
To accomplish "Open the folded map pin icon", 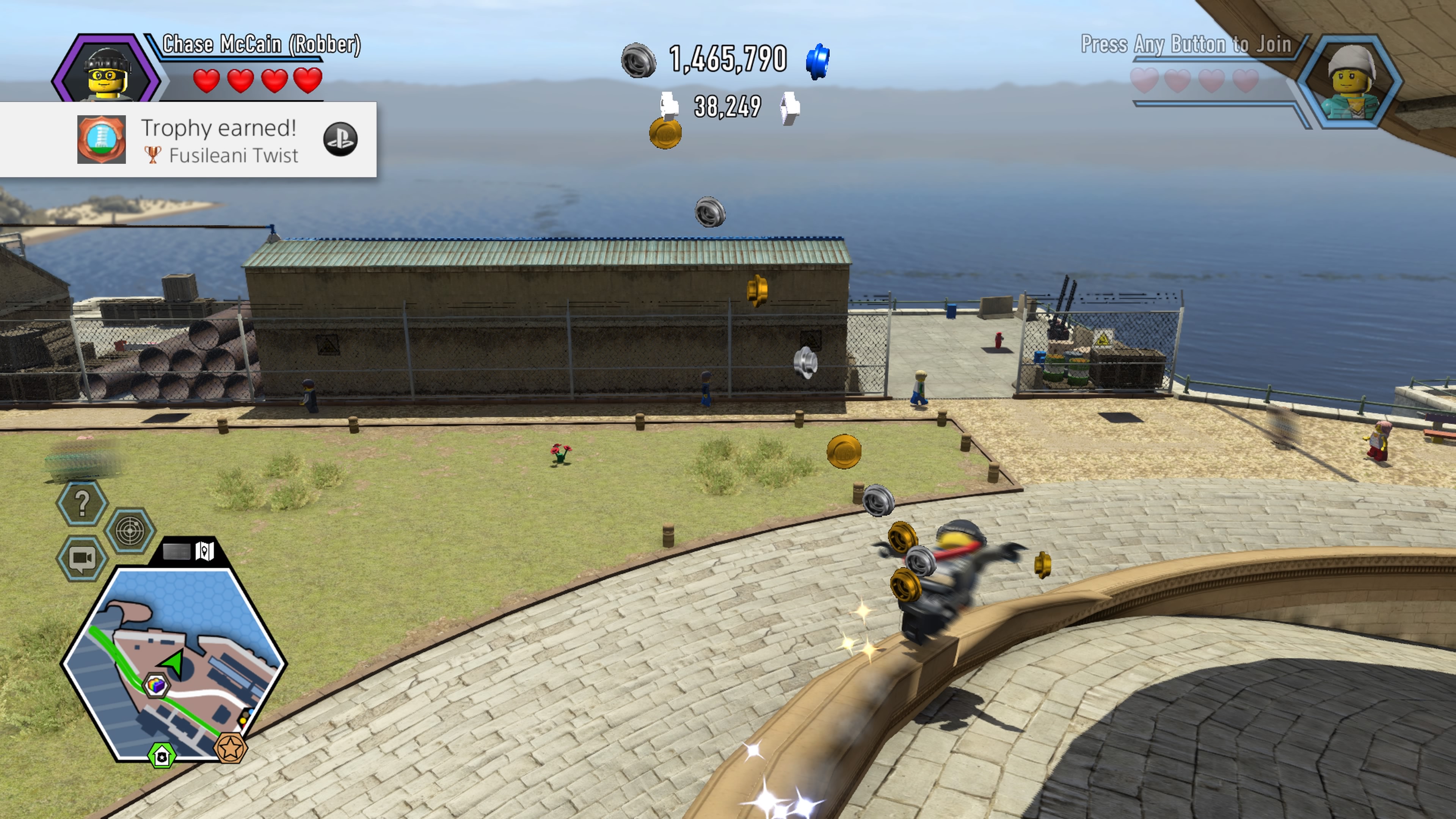I will tap(204, 551).
